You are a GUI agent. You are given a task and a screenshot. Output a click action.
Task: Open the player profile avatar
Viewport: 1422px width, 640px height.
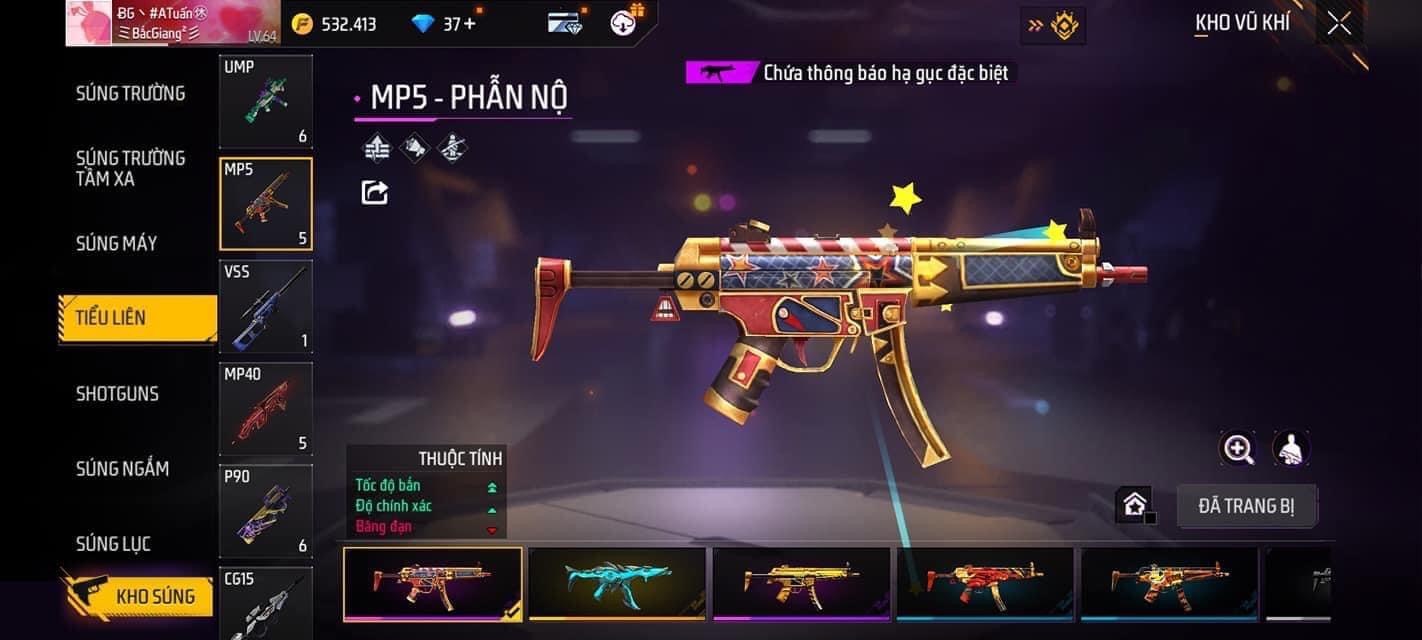(88, 23)
